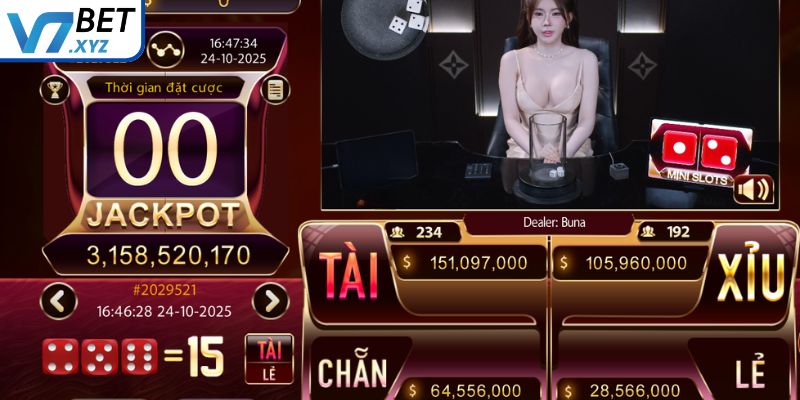This screenshot has height=400, width=800.
Task: Toggle the sound speaker icon
Action: click(753, 188)
